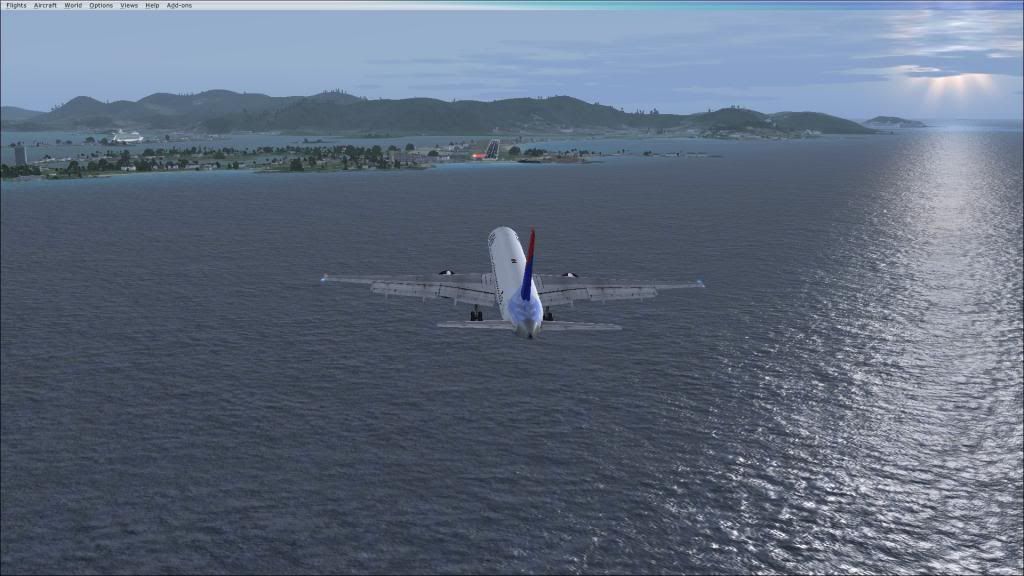Show the Views menu
This screenshot has height=576, width=1024.
pyautogui.click(x=129, y=5)
